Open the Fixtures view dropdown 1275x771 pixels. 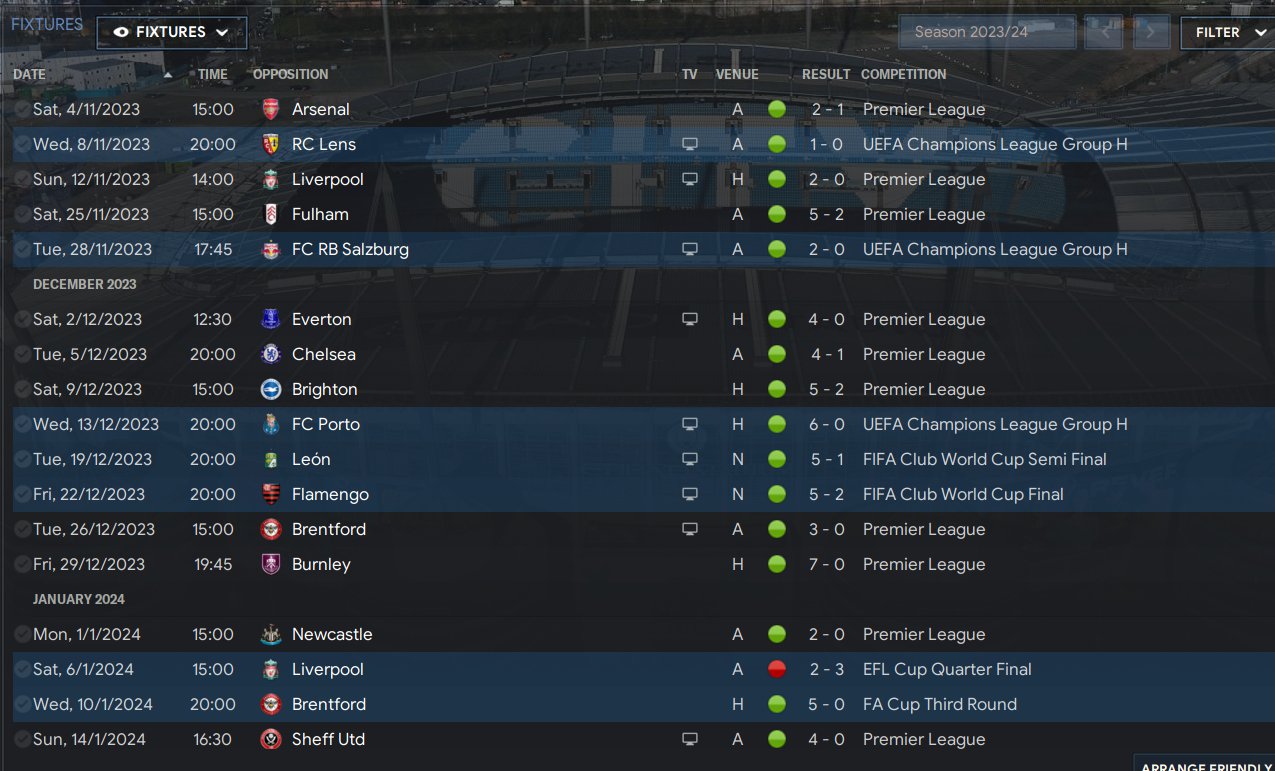171,32
